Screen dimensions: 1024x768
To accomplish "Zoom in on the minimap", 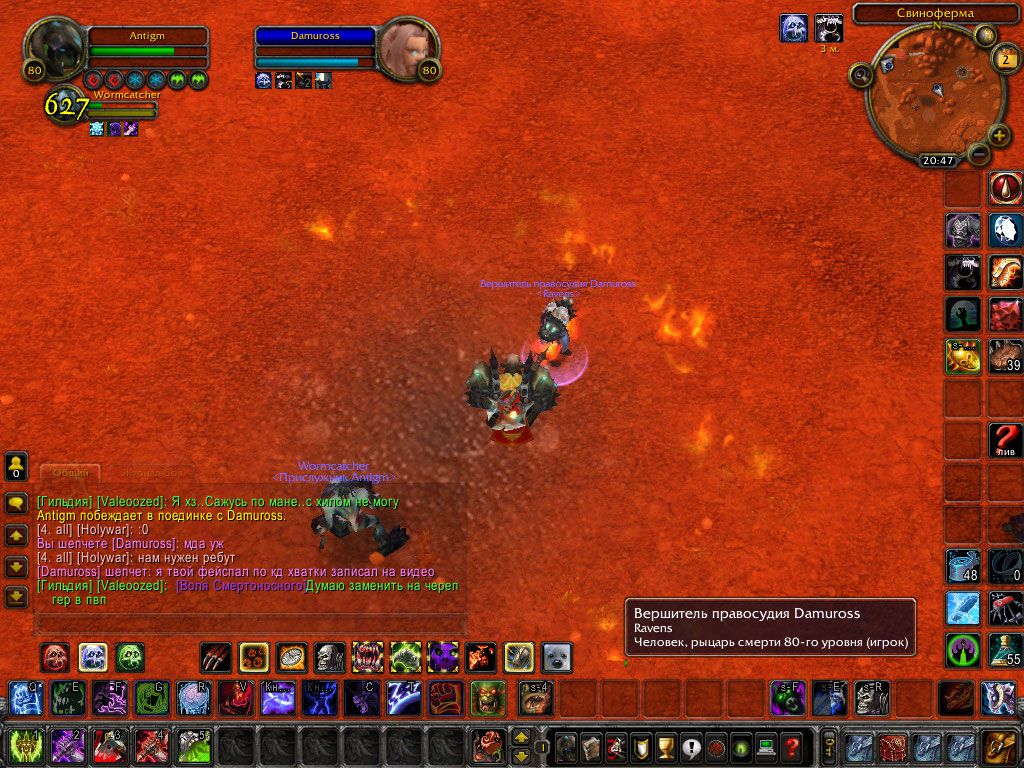I will pyautogui.click(x=999, y=135).
